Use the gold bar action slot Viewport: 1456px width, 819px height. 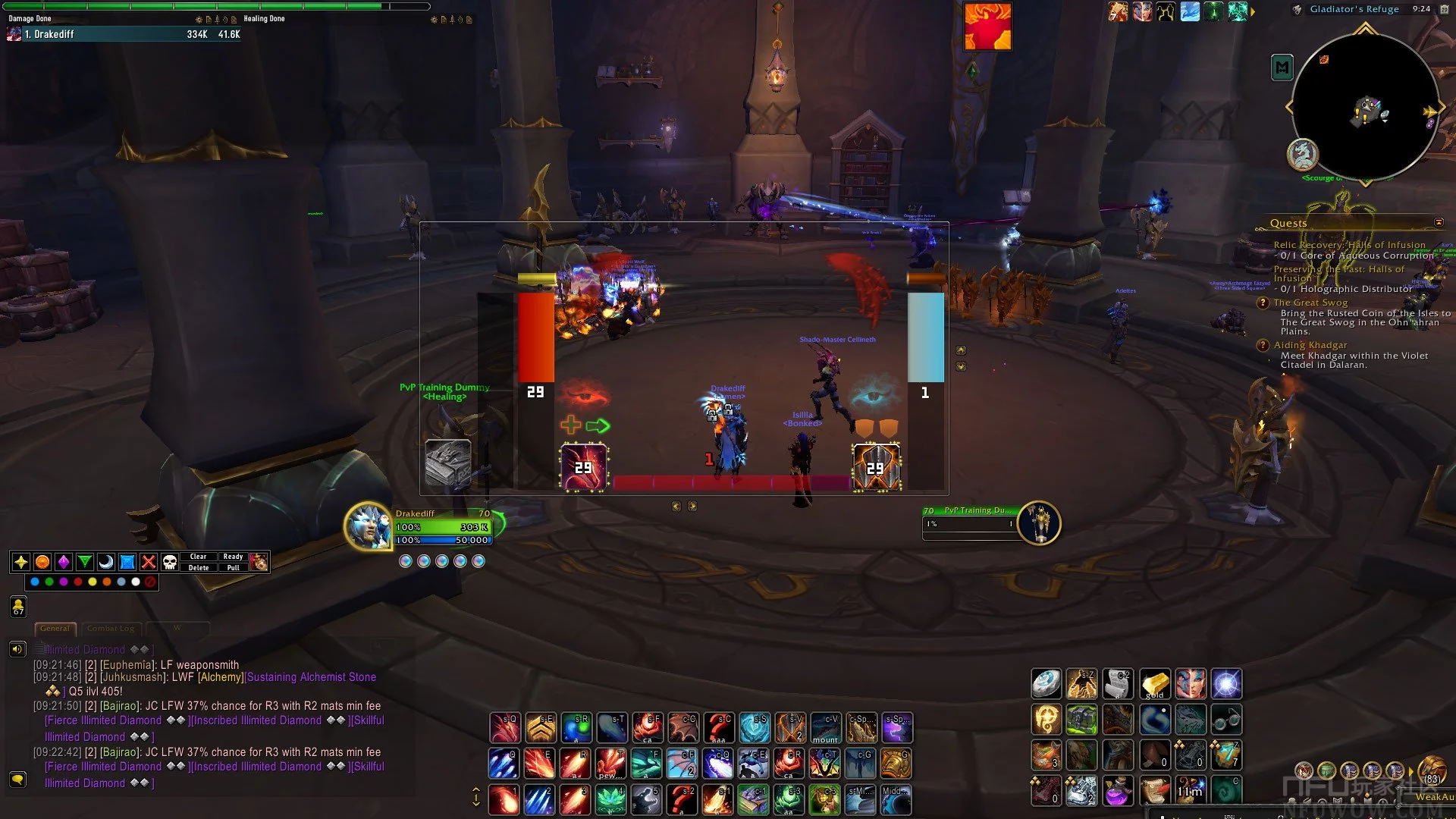tap(1154, 684)
